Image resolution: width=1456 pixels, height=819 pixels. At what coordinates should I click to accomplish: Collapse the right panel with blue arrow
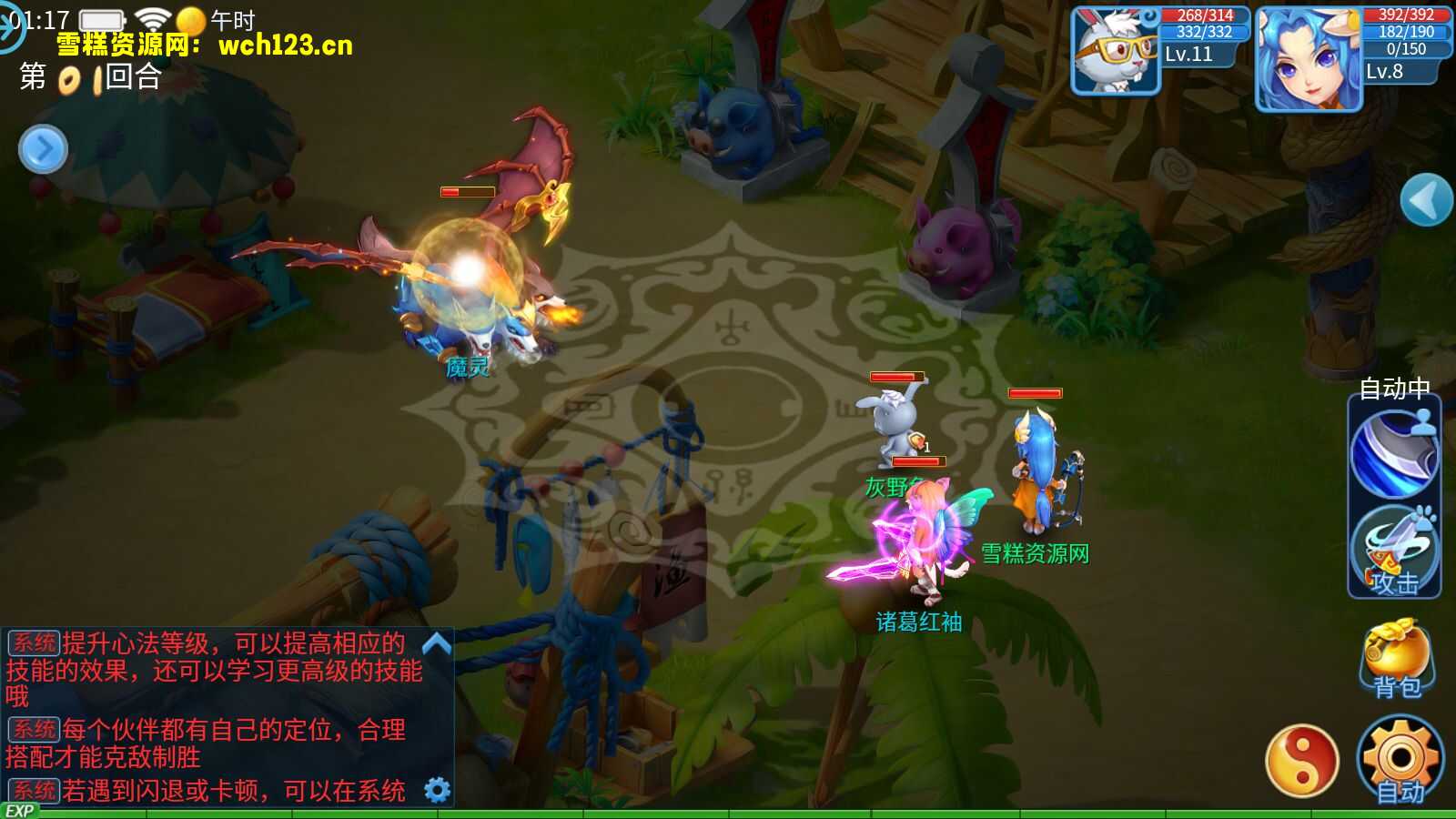(x=1425, y=199)
